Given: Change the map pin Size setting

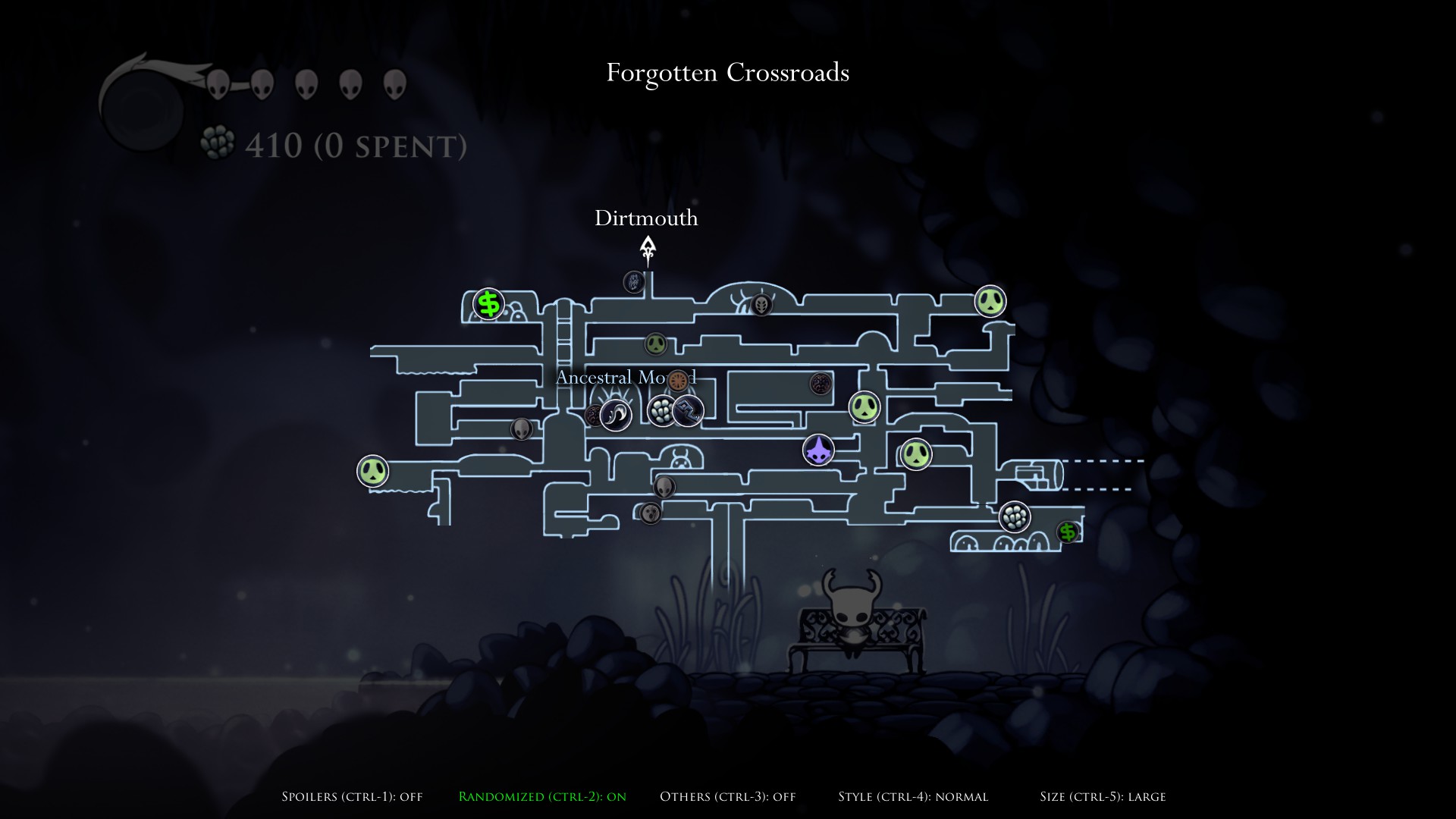Looking at the screenshot, I should (x=1103, y=796).
